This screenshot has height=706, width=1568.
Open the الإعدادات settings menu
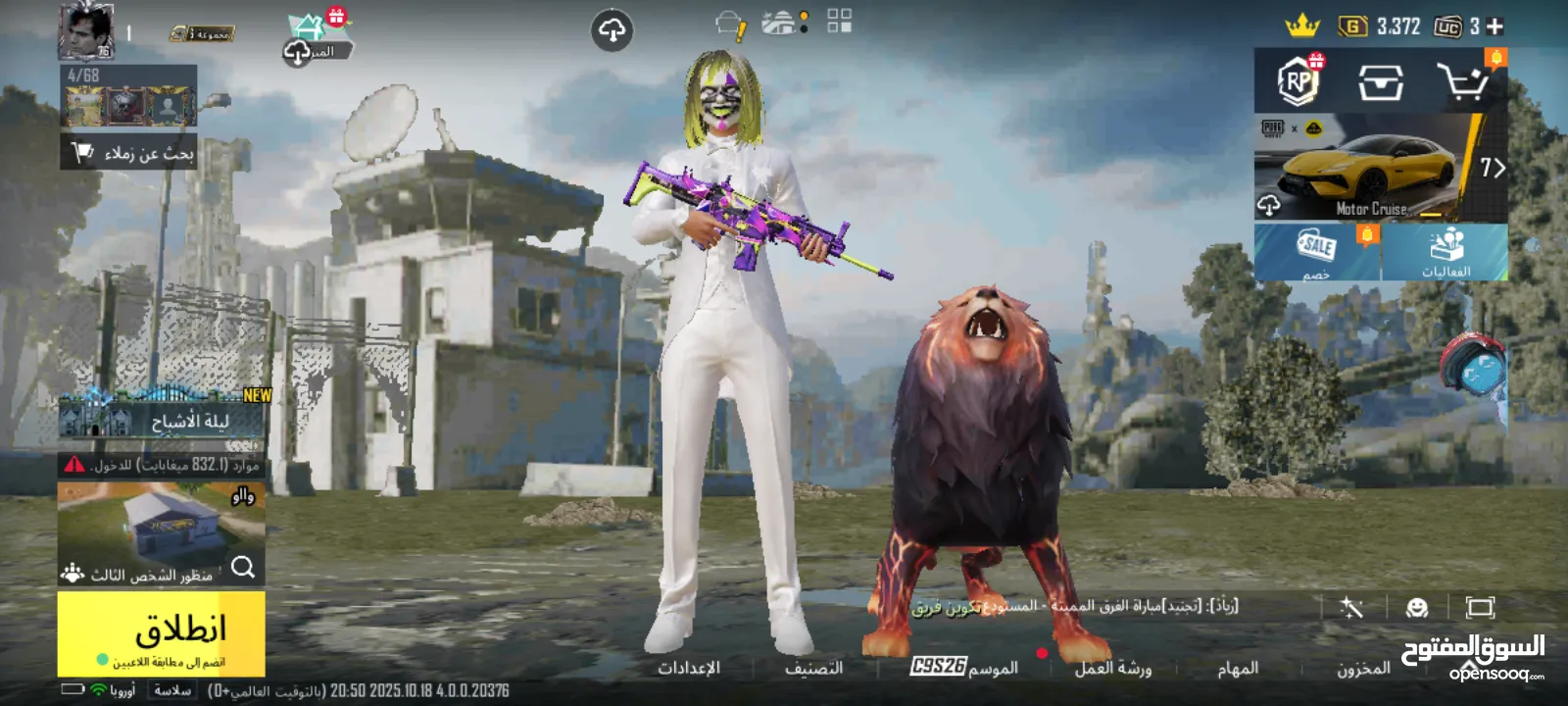[689, 668]
